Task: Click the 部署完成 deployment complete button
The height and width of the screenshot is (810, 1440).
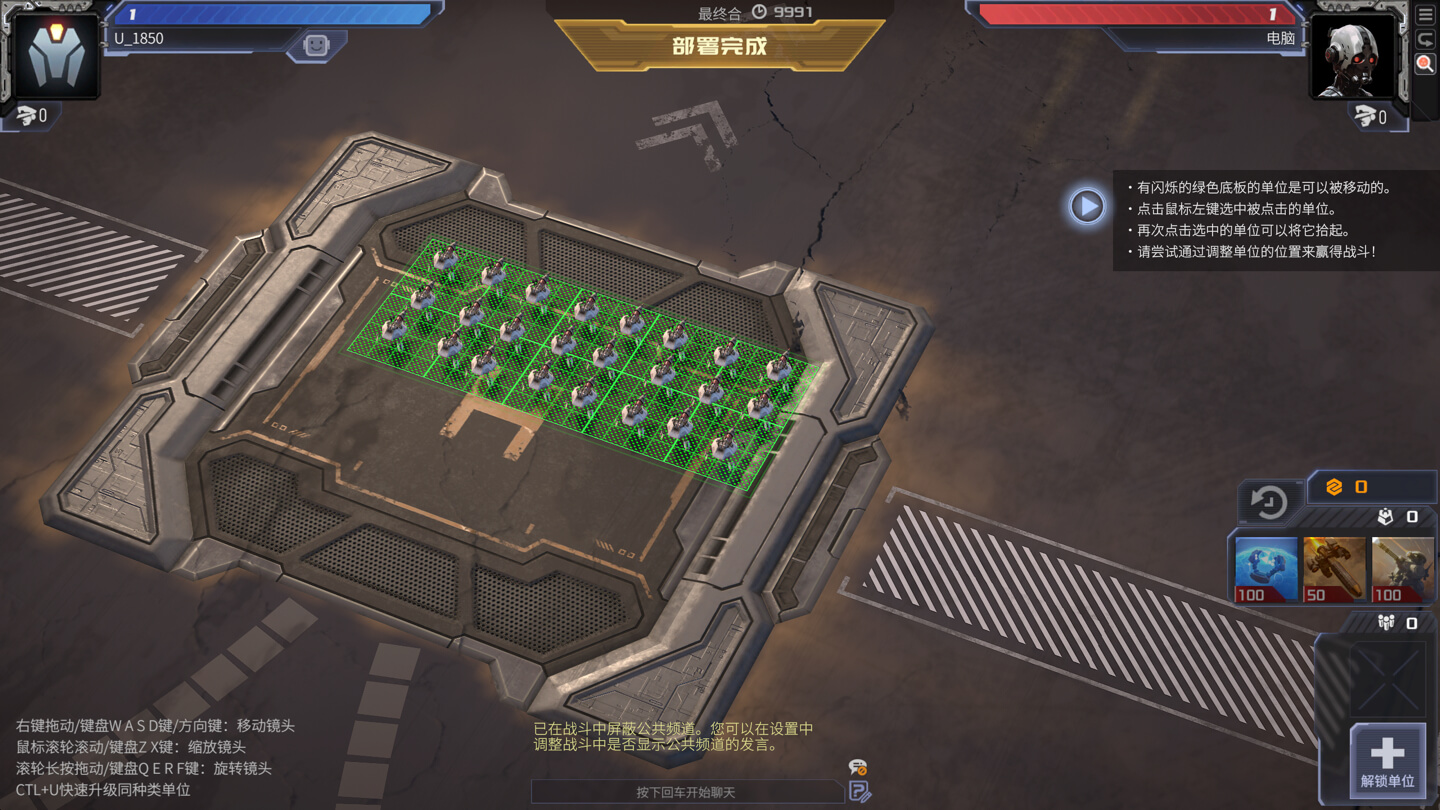Action: click(x=719, y=47)
